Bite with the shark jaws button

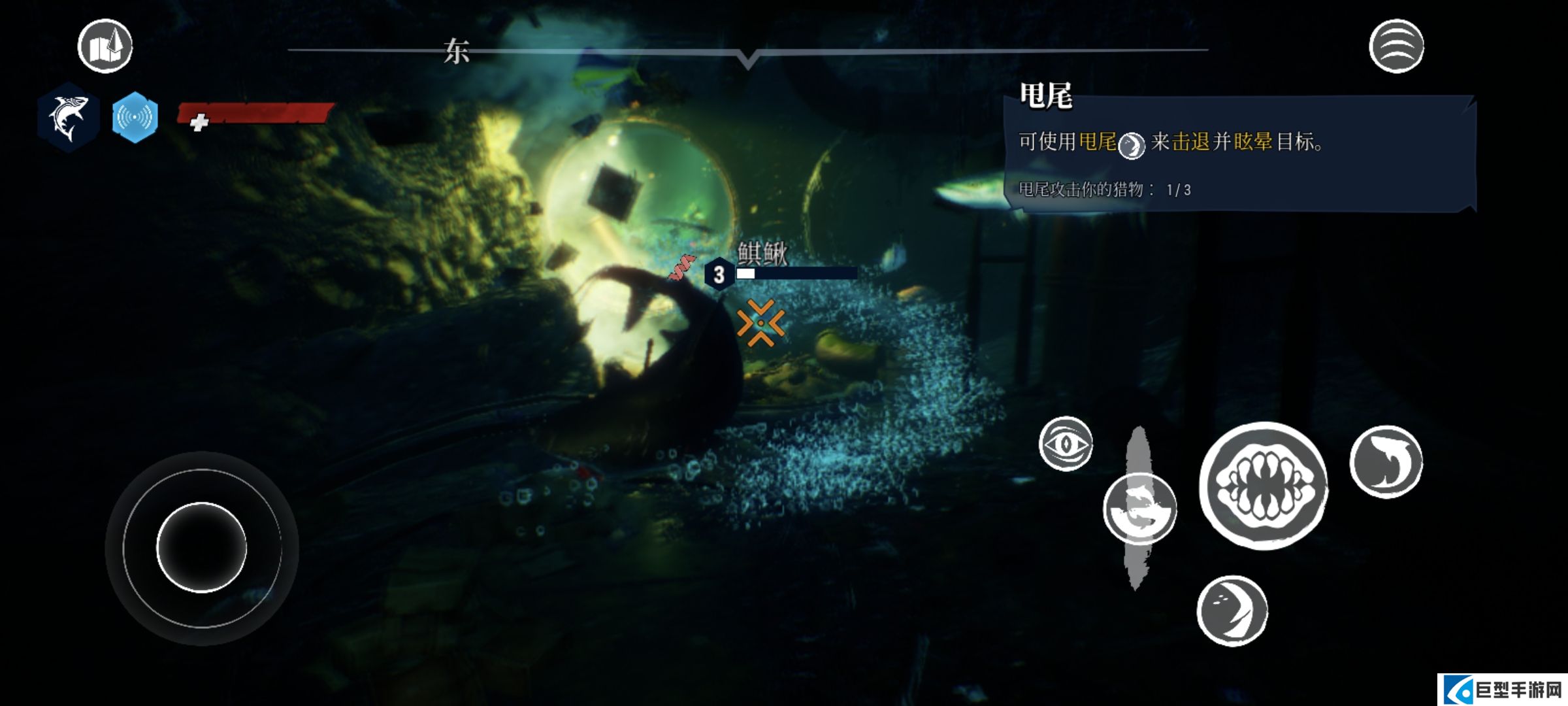(1264, 486)
